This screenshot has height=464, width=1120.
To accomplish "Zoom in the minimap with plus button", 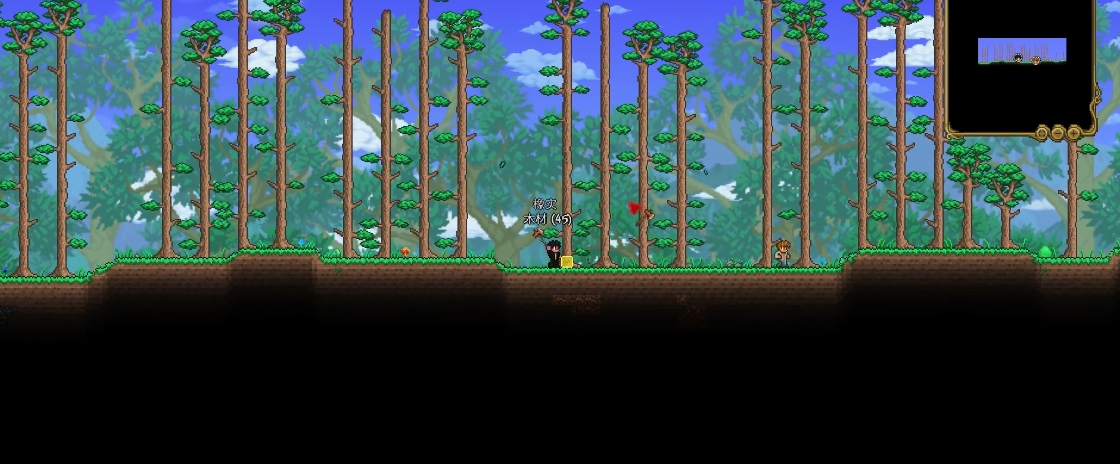I will click(1074, 132).
